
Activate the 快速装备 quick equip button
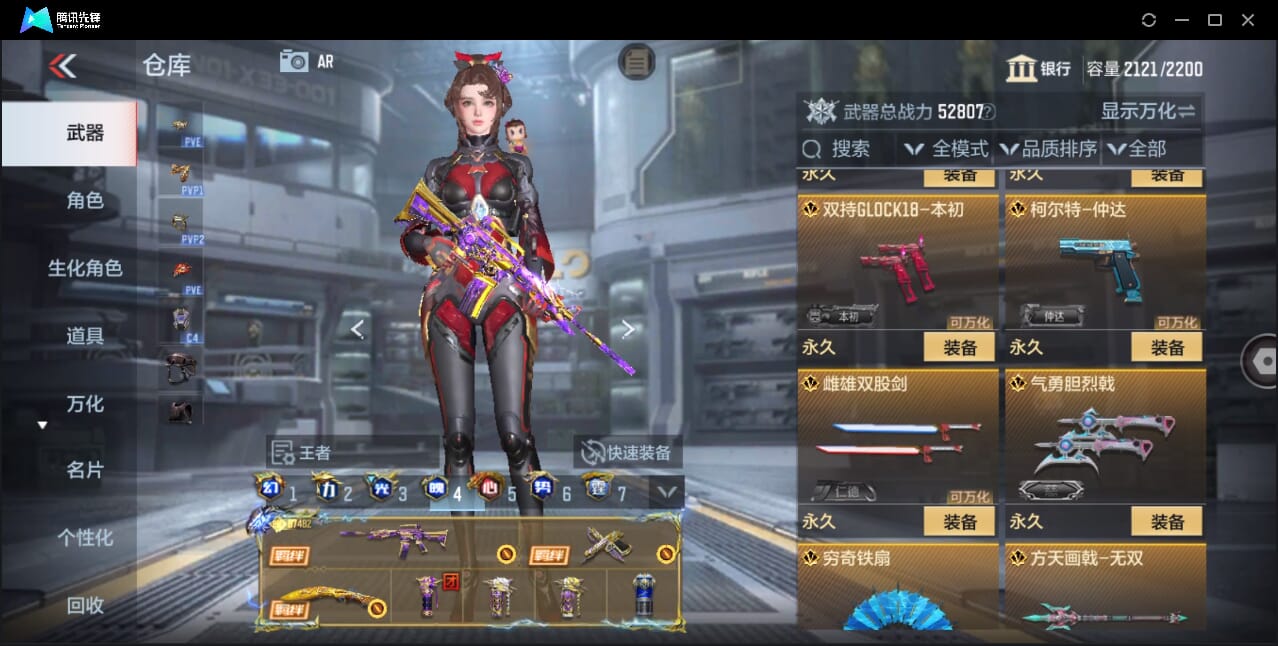pos(627,453)
